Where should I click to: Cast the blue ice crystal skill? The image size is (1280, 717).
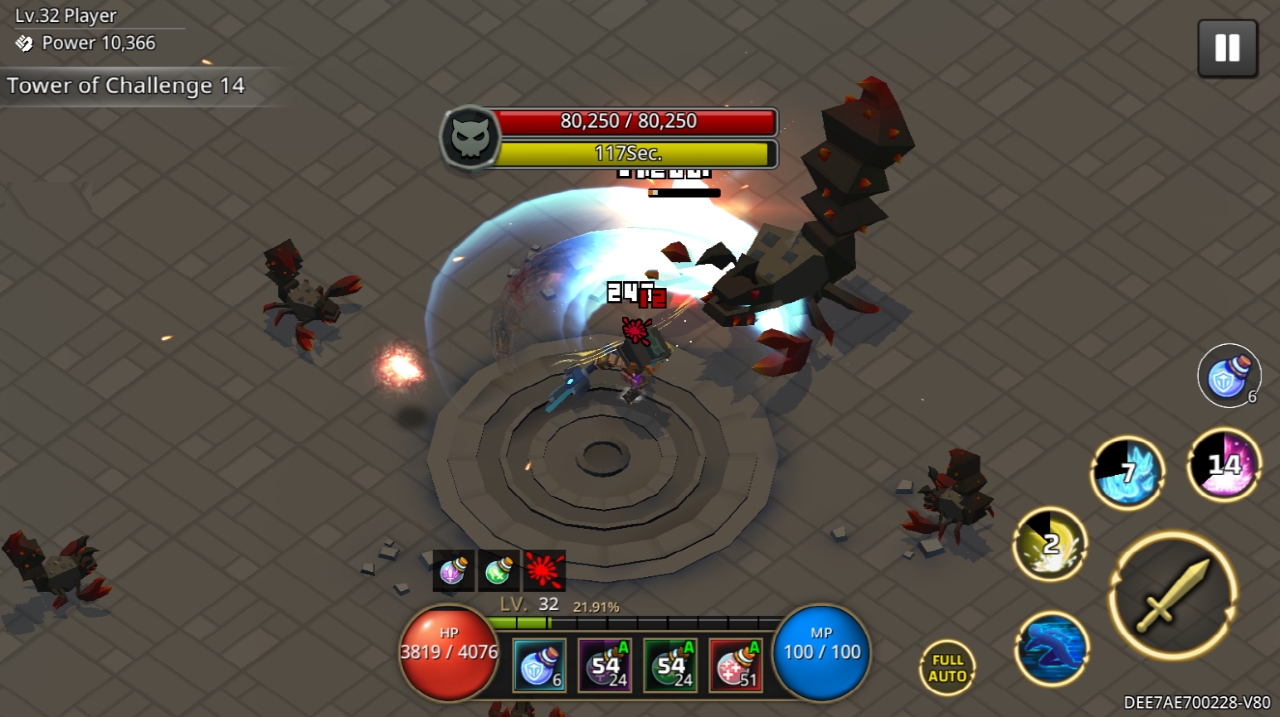point(1128,472)
